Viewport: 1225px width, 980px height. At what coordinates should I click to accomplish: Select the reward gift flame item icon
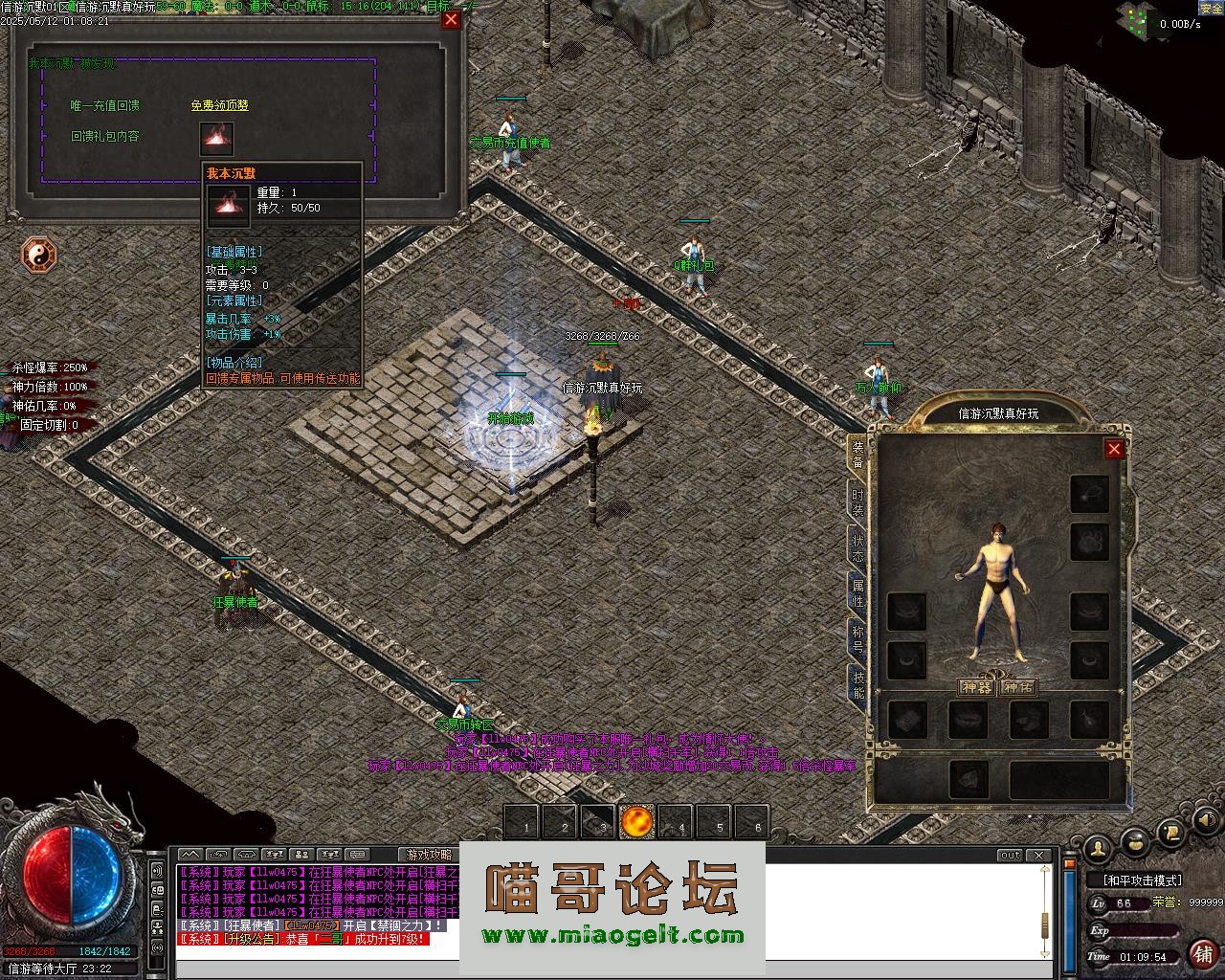click(x=216, y=139)
